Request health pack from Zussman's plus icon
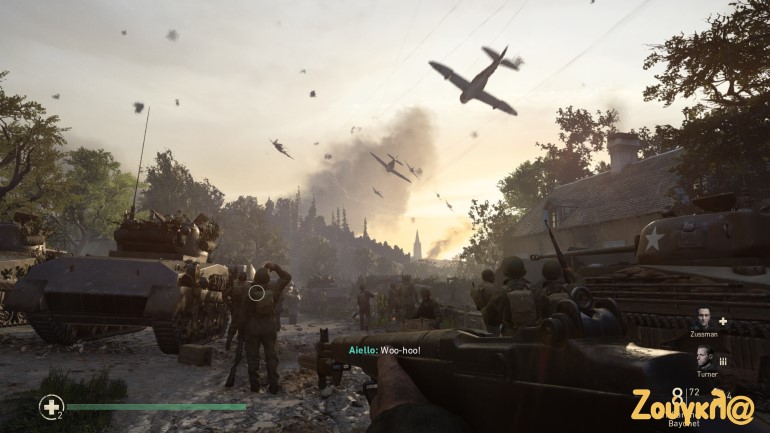The width and height of the screenshot is (770, 433). (722, 321)
